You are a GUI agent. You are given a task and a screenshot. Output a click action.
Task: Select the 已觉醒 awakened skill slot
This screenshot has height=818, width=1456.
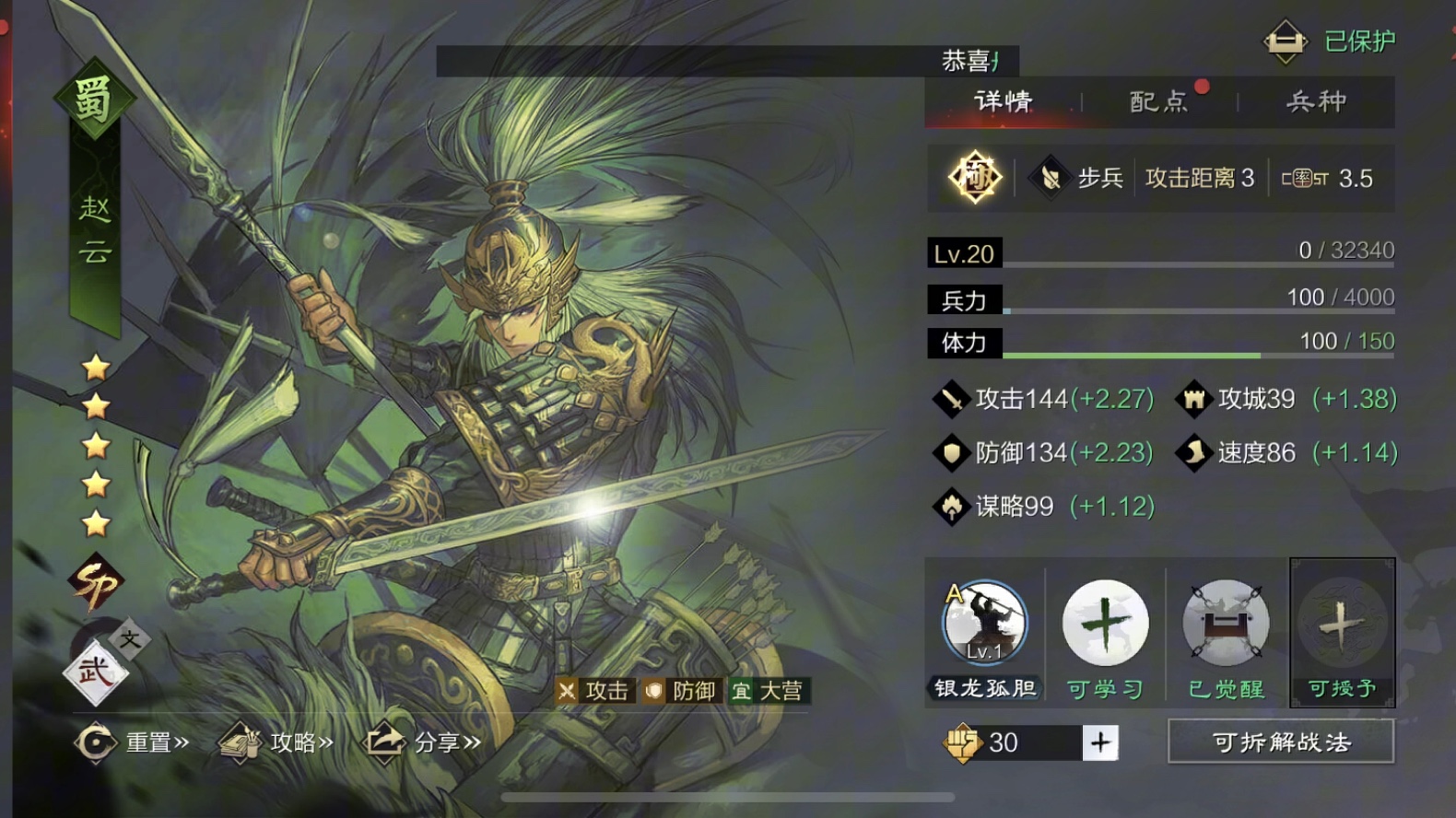click(1226, 624)
